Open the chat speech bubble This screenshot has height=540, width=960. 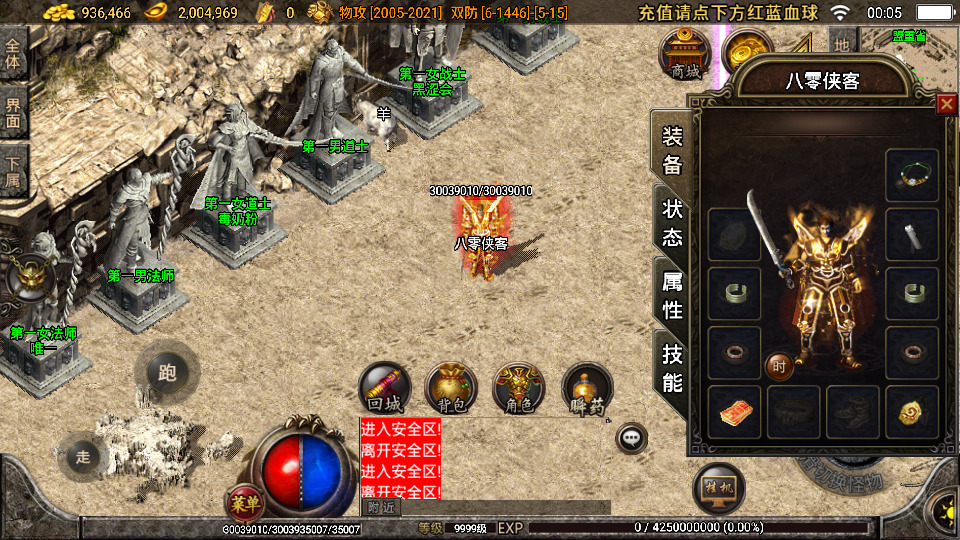click(631, 437)
